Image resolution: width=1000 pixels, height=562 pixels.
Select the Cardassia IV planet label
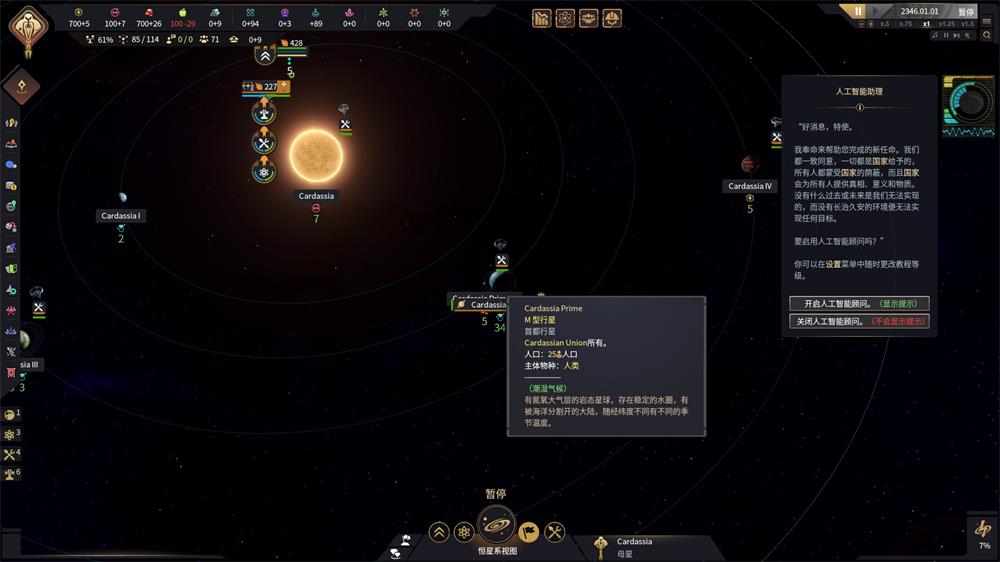coord(750,186)
